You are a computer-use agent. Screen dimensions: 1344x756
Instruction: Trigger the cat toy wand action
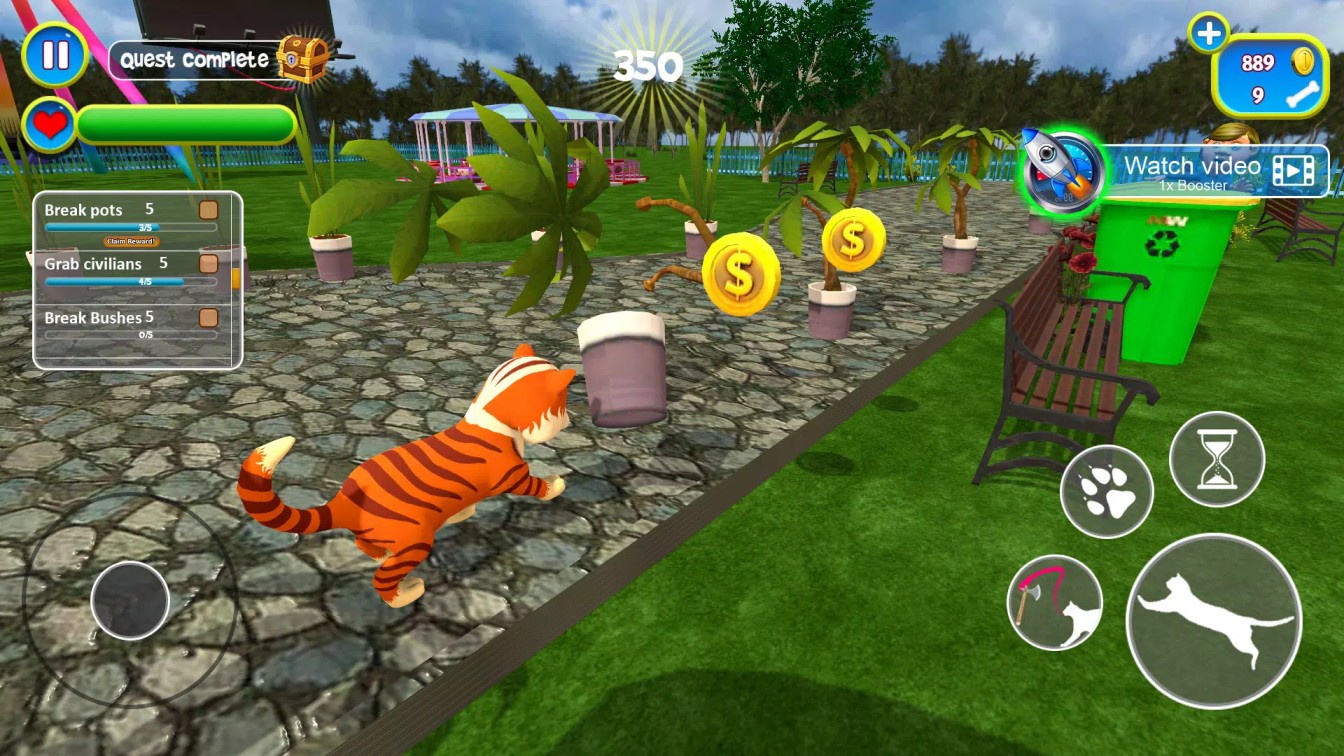point(1054,602)
